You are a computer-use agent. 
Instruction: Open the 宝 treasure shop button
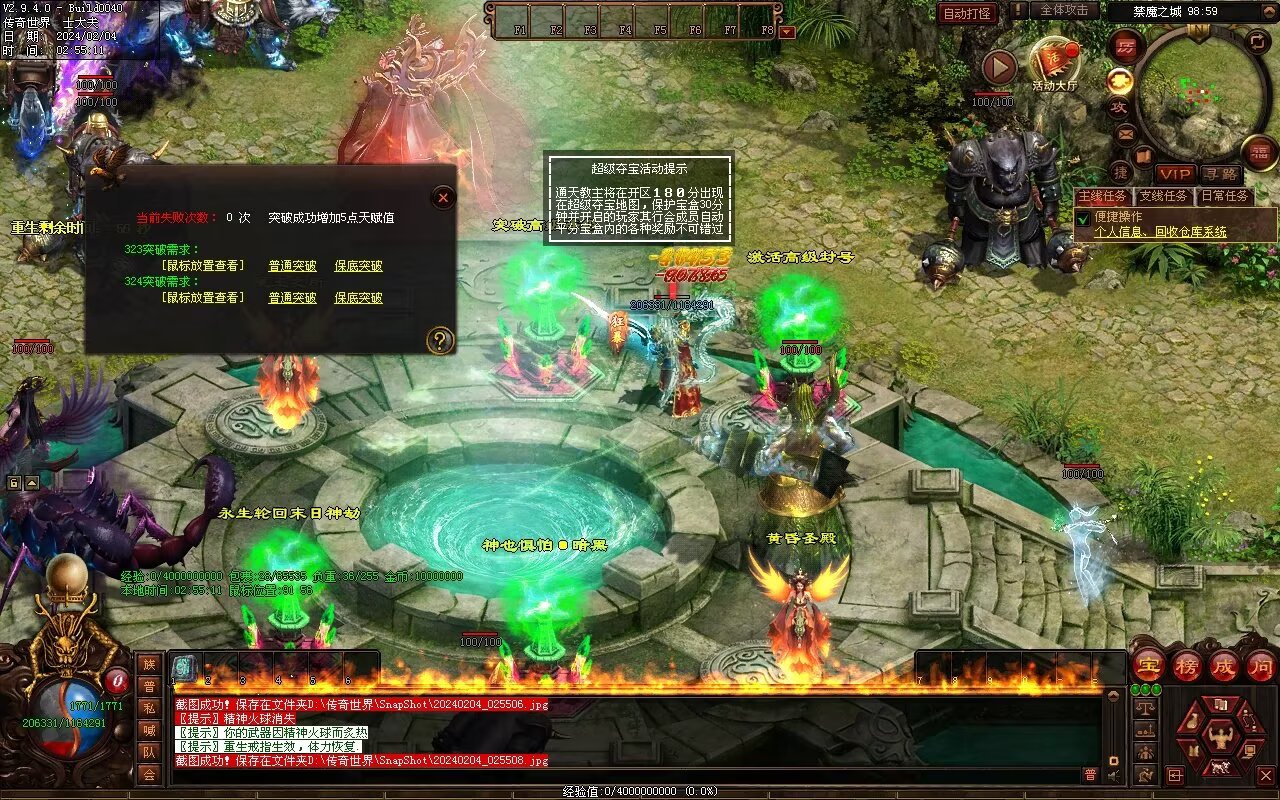coord(1147,666)
